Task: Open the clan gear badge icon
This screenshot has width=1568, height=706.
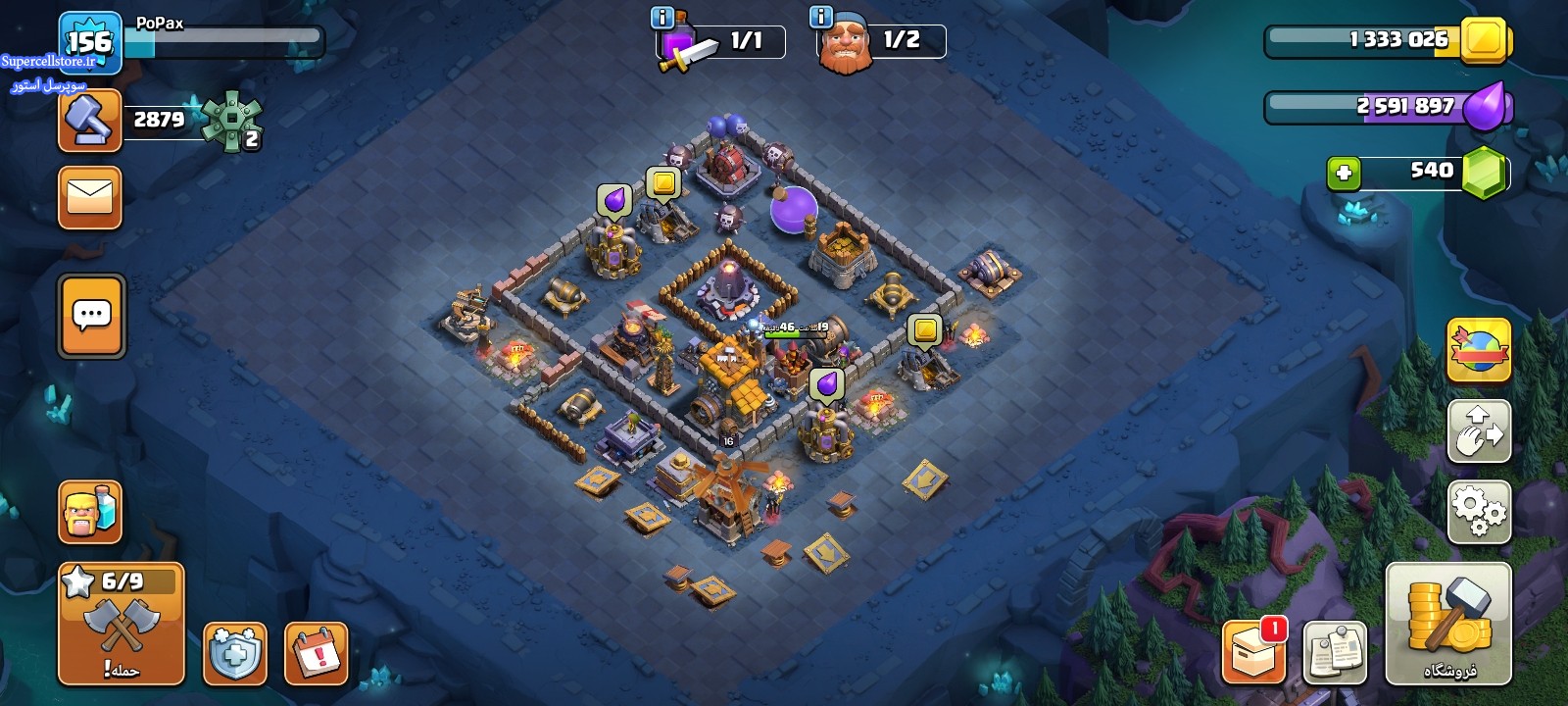Action: [x=232, y=122]
